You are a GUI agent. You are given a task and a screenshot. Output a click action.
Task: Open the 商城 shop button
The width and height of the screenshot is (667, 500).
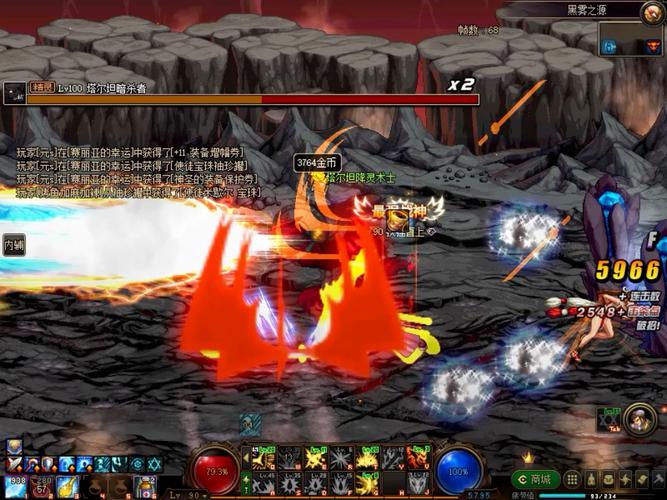536,479
